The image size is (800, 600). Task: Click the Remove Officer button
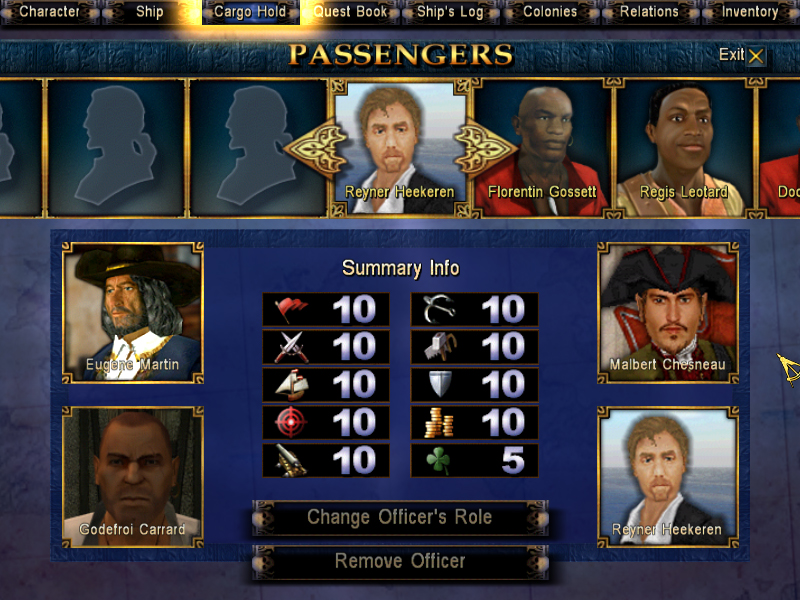click(x=399, y=562)
